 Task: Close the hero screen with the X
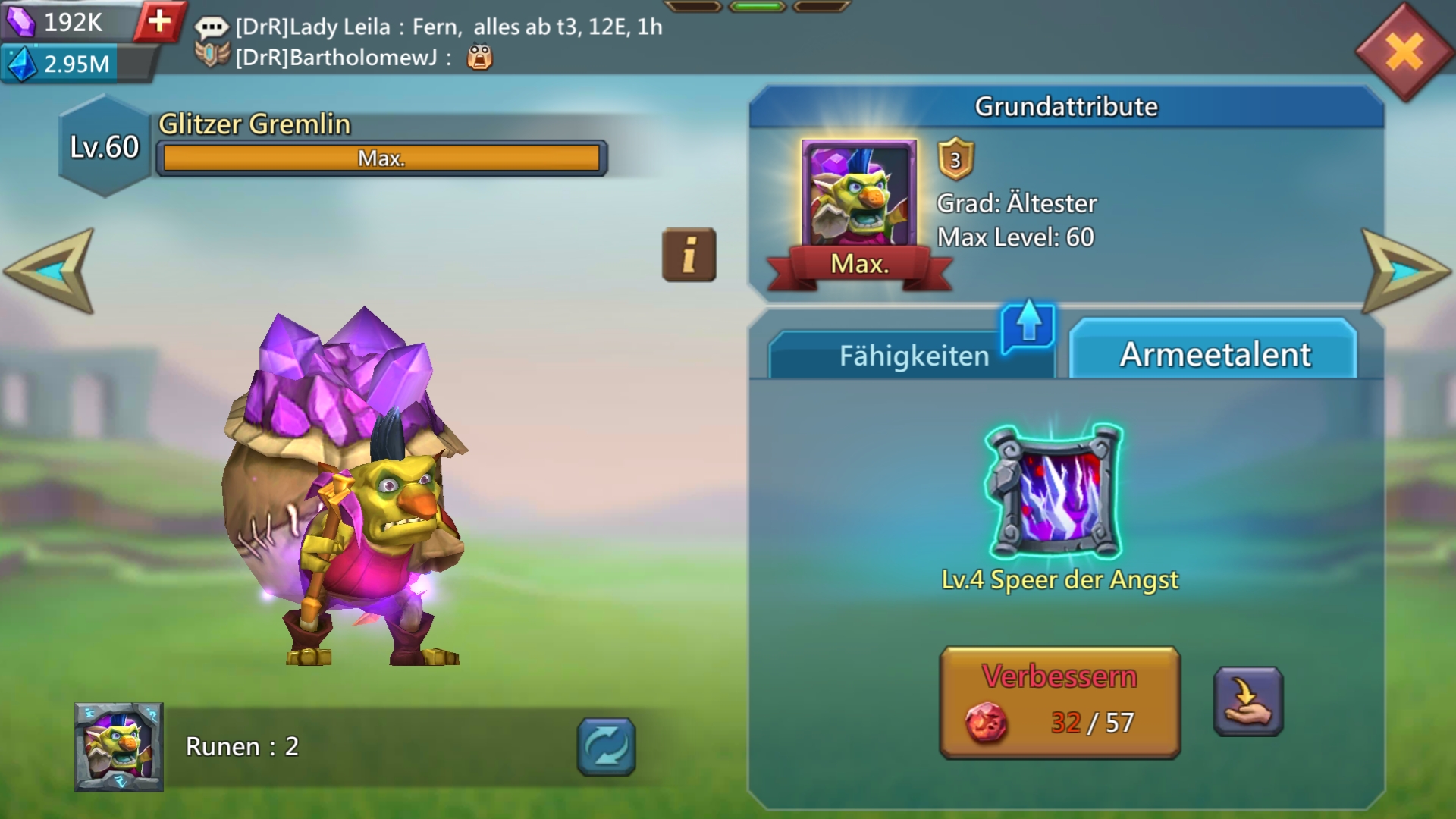pos(1404,53)
